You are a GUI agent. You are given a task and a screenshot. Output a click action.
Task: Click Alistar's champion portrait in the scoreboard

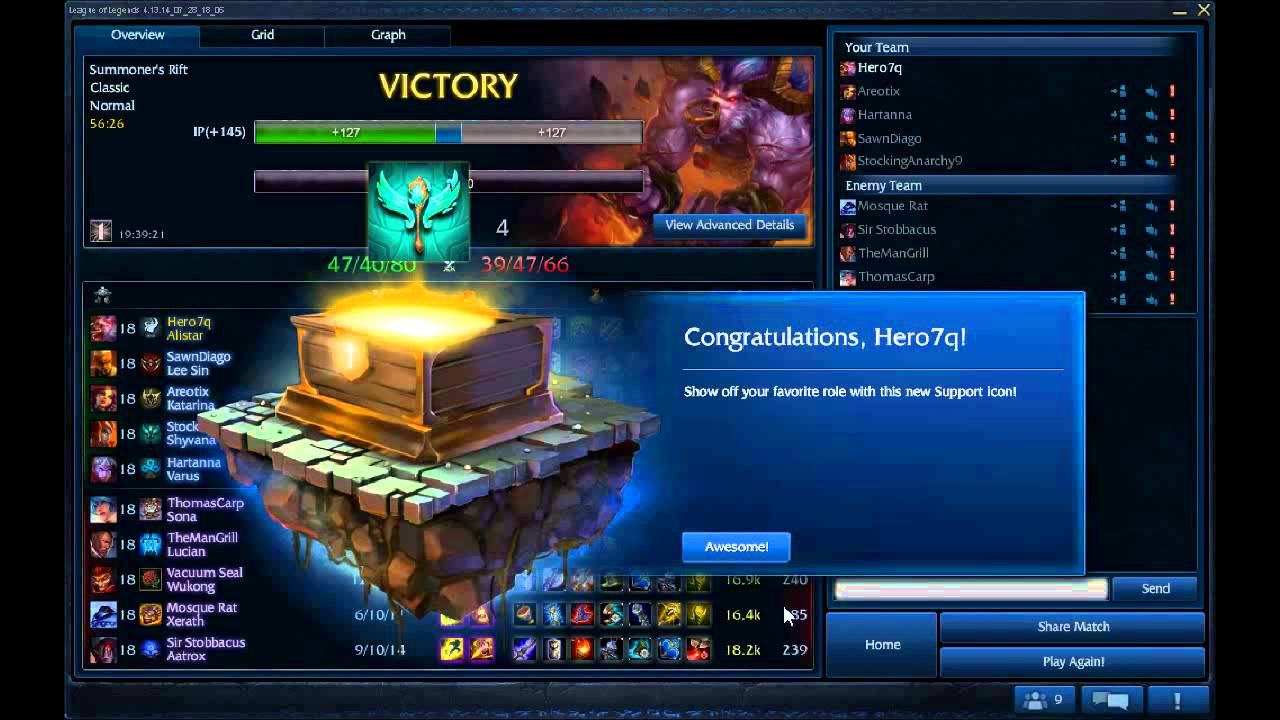coord(103,327)
